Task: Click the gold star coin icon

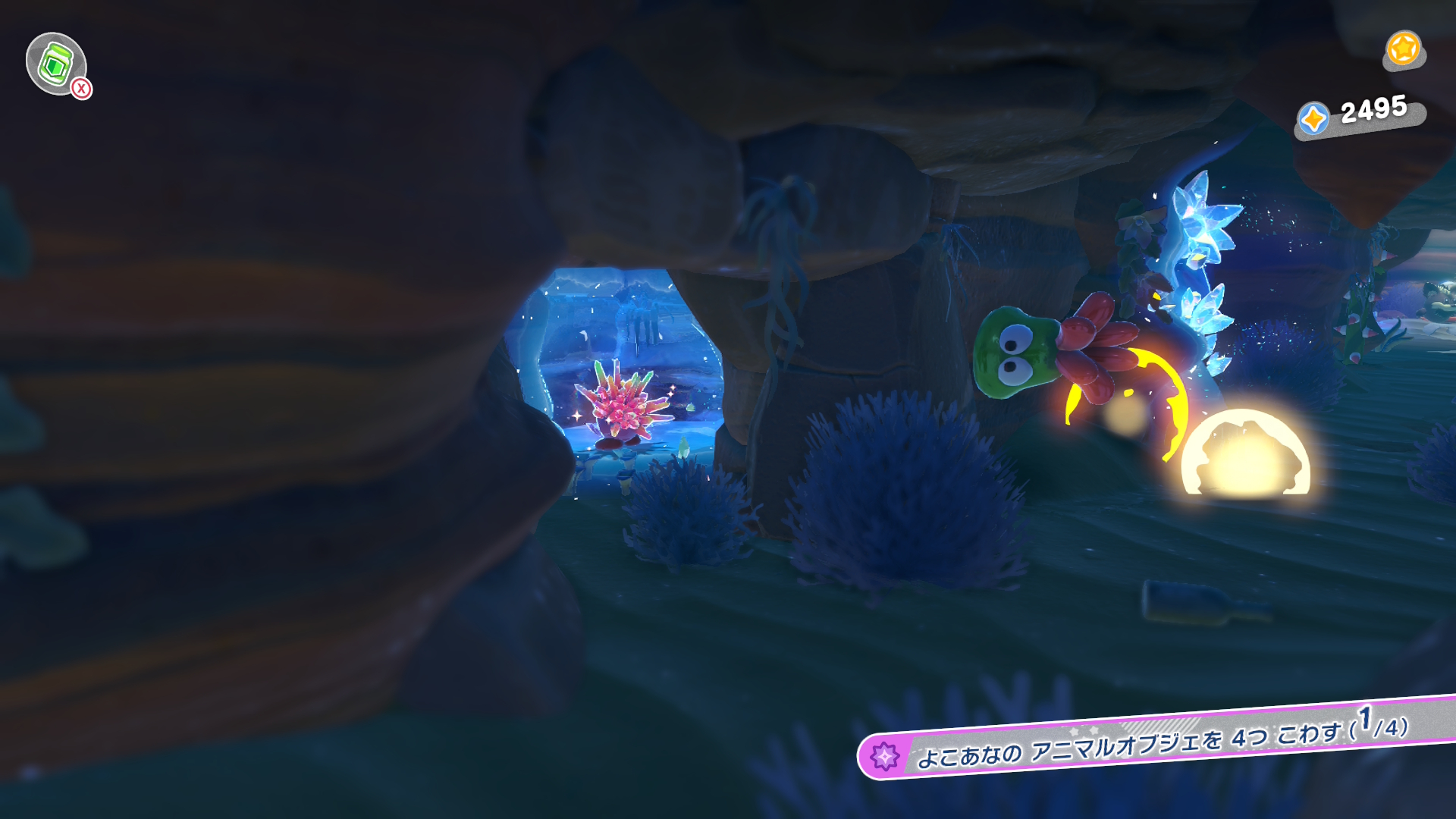Action: click(x=1403, y=49)
